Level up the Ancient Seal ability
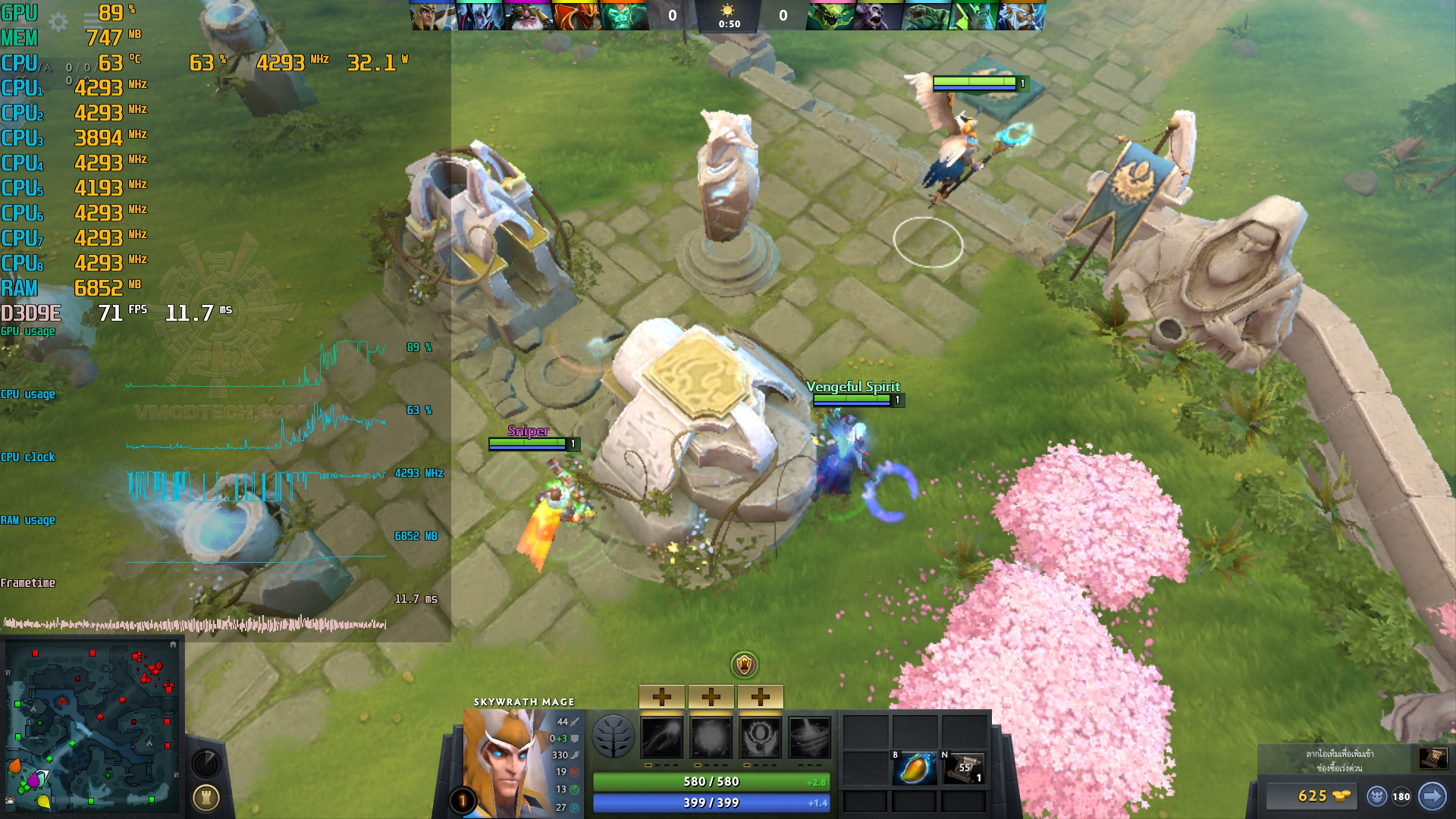 760,696
